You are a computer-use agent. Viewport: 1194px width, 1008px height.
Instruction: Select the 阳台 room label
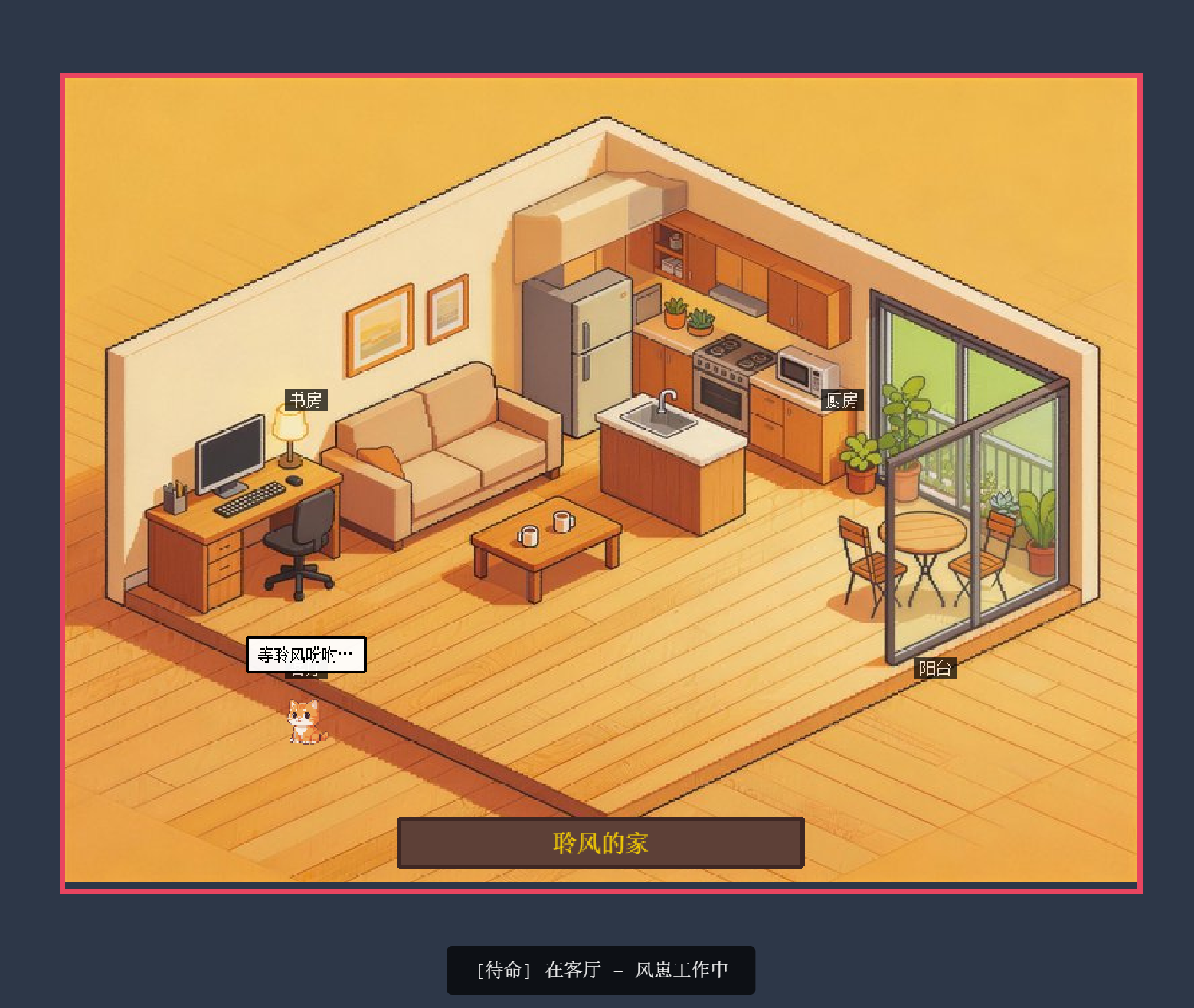tap(935, 668)
